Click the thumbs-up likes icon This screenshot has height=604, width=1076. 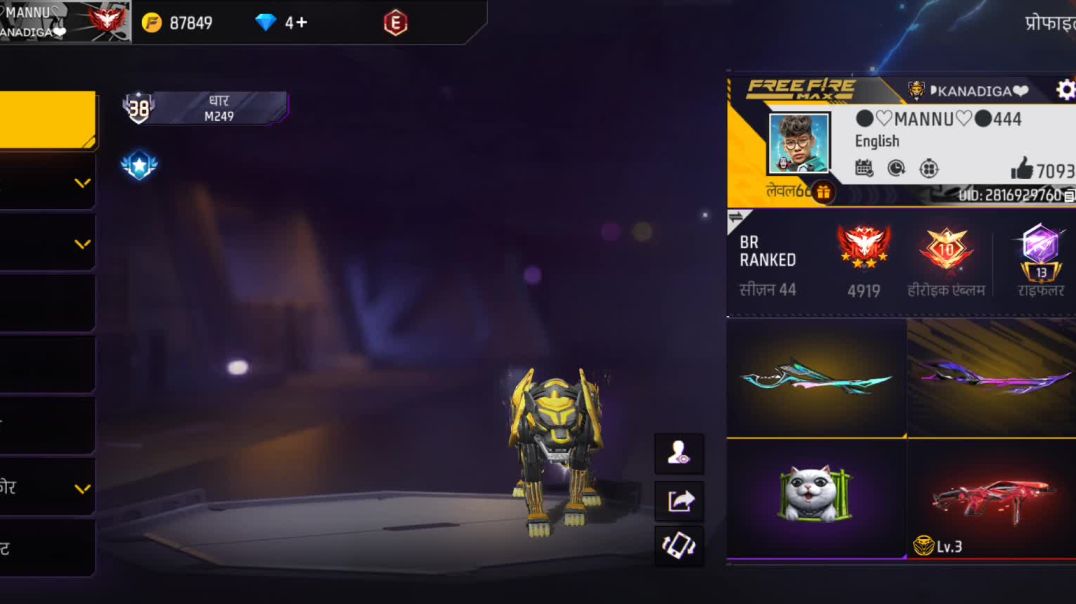click(1021, 169)
